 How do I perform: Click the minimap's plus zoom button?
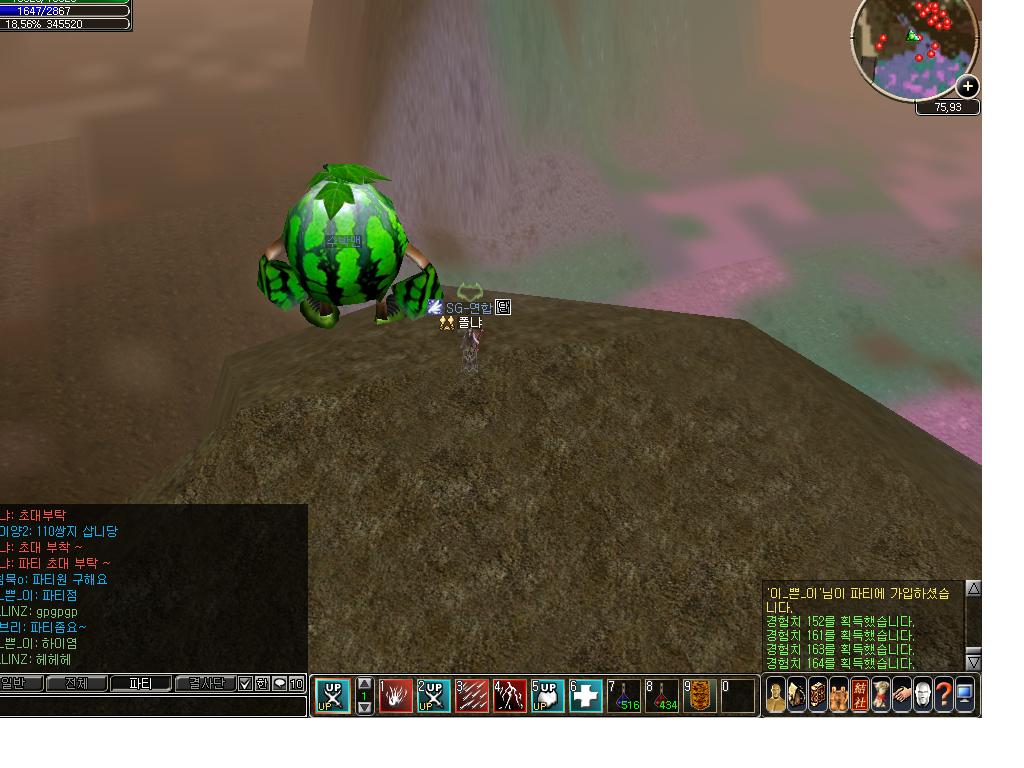pyautogui.click(x=967, y=86)
